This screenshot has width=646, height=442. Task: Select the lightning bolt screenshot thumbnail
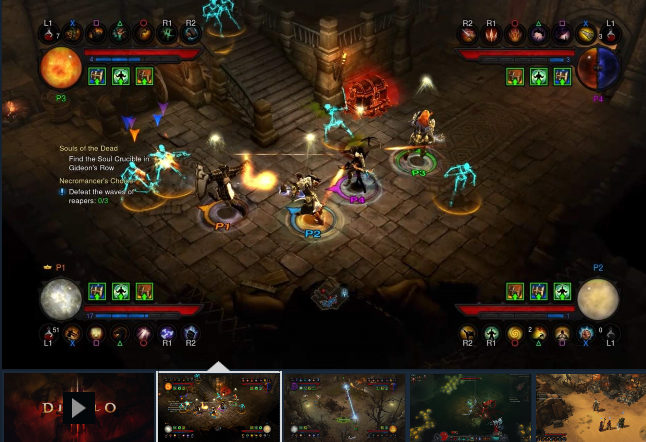pos(344,406)
